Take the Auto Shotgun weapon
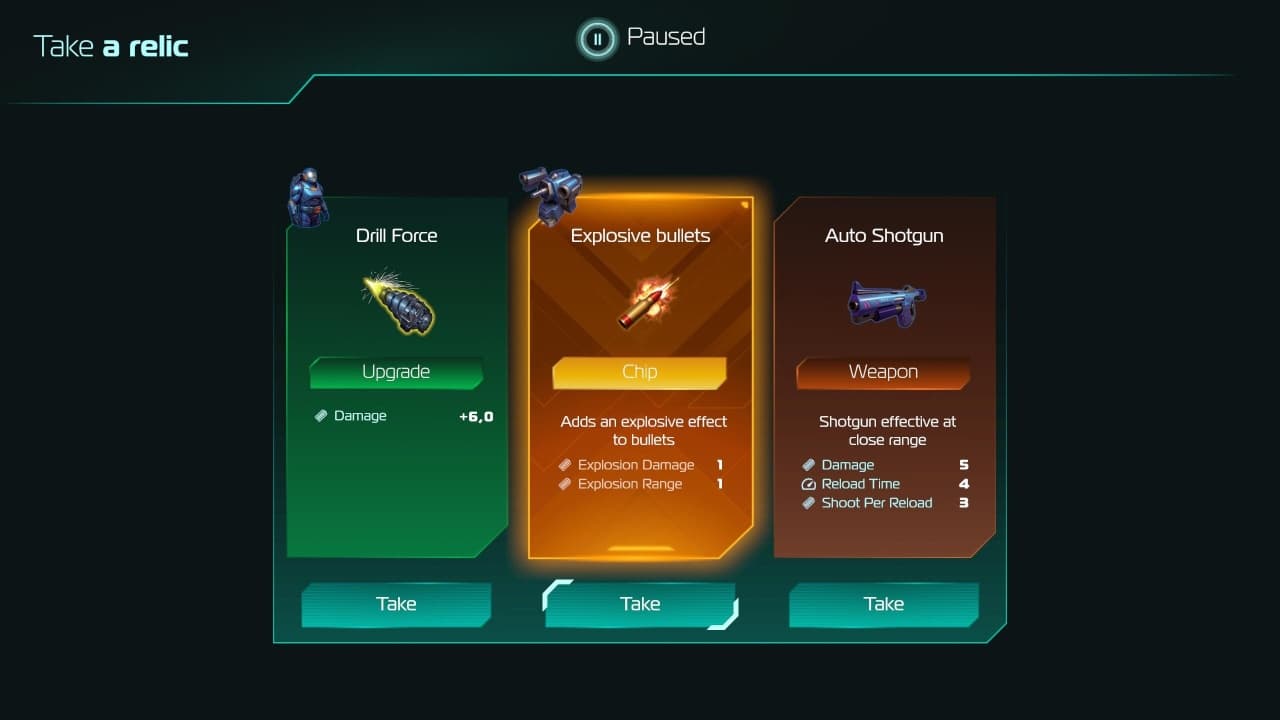Viewport: 1280px width, 720px height. 884,604
